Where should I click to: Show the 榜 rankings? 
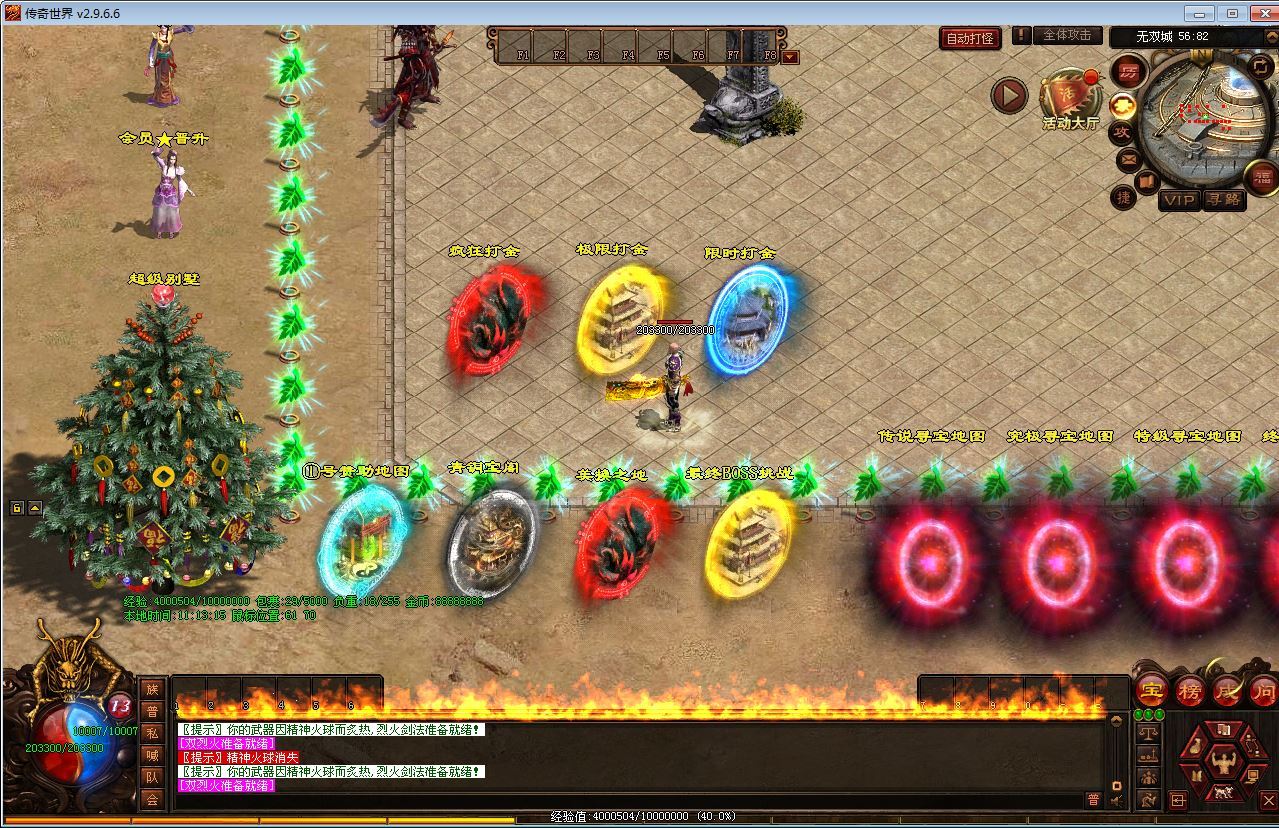(x=1189, y=690)
